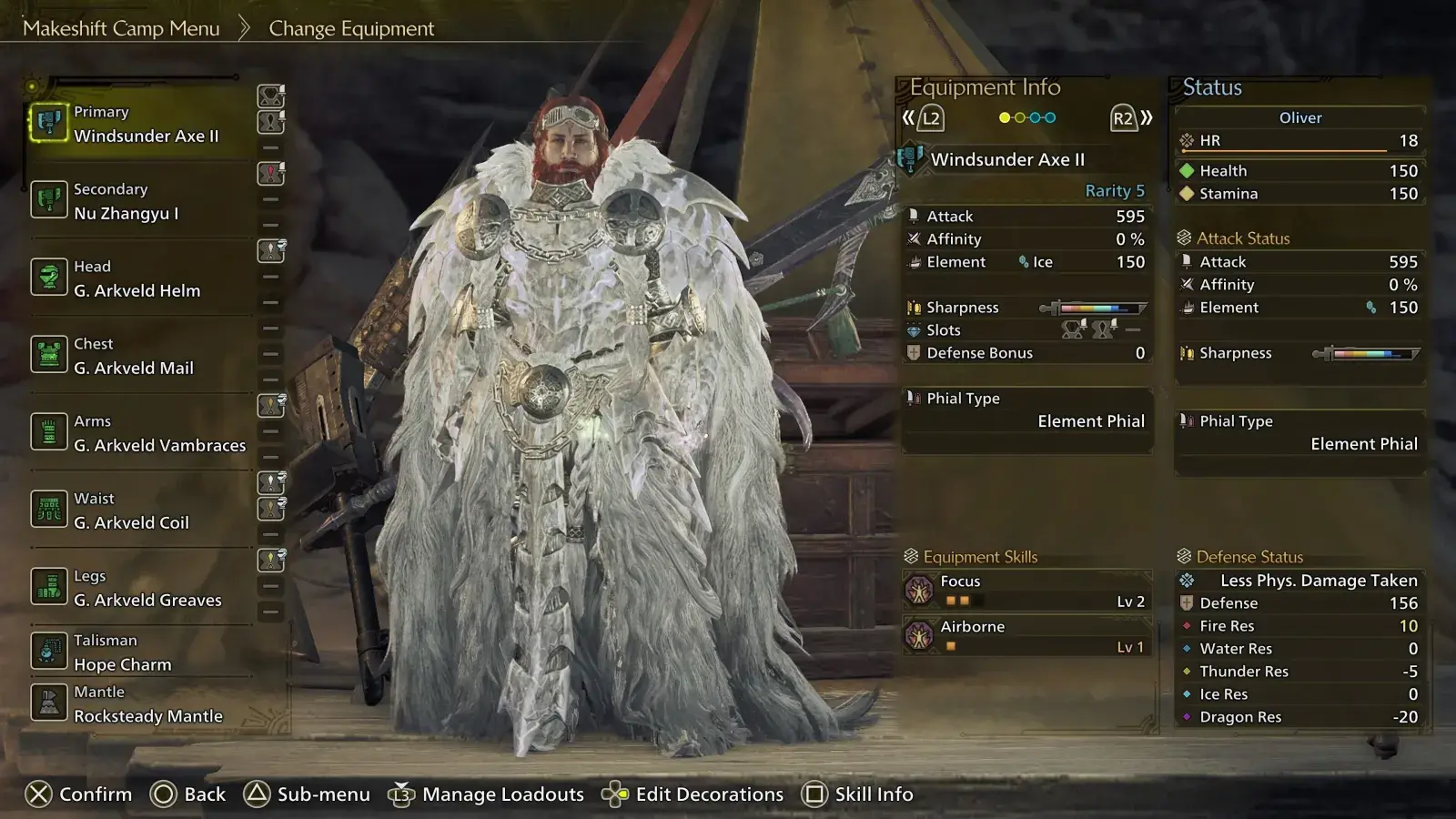Select the Primary weapon Windsunder Axe II icon
1456x819 pixels.
50,124
